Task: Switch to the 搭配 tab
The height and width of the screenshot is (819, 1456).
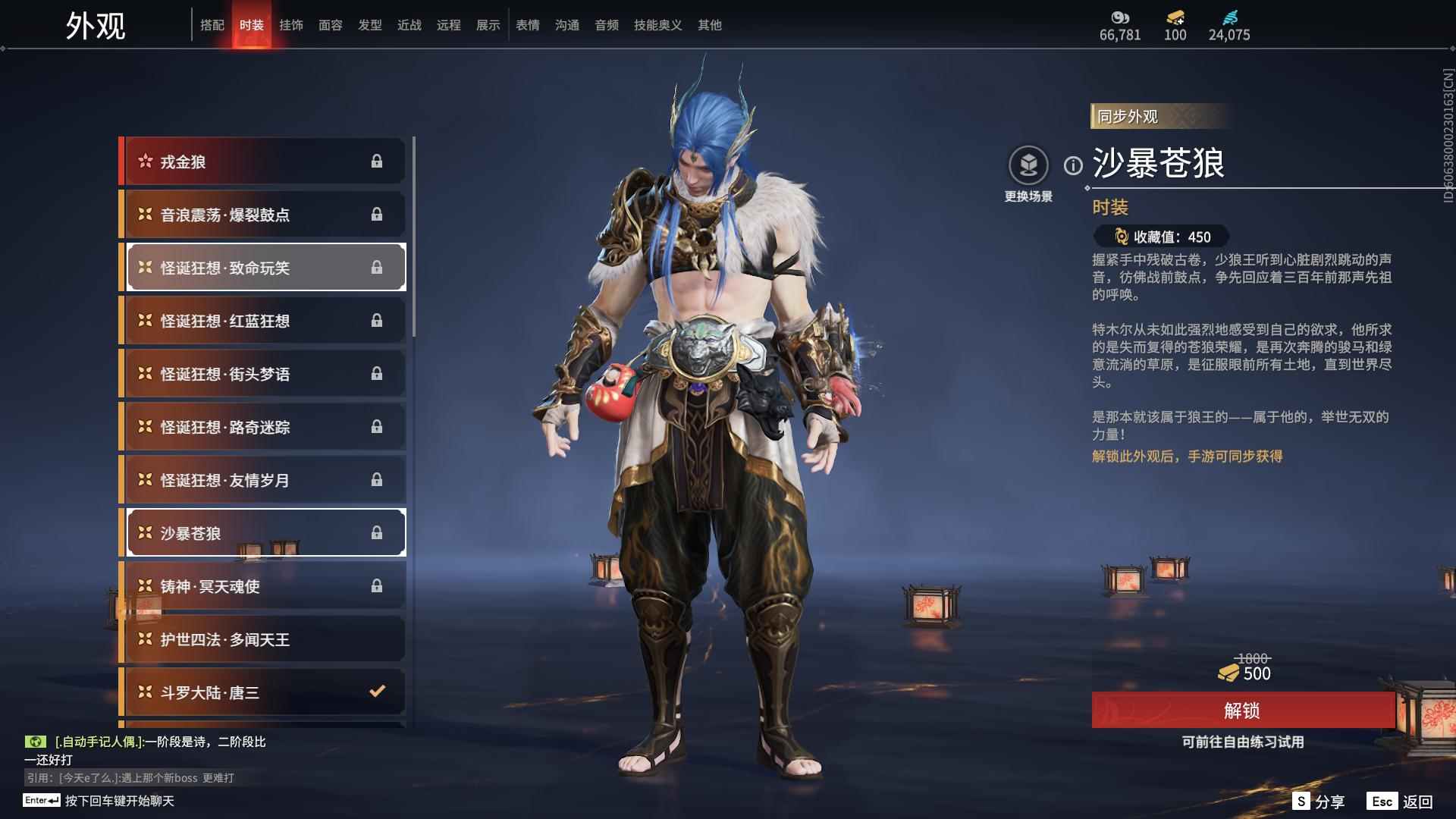Action: point(212,25)
